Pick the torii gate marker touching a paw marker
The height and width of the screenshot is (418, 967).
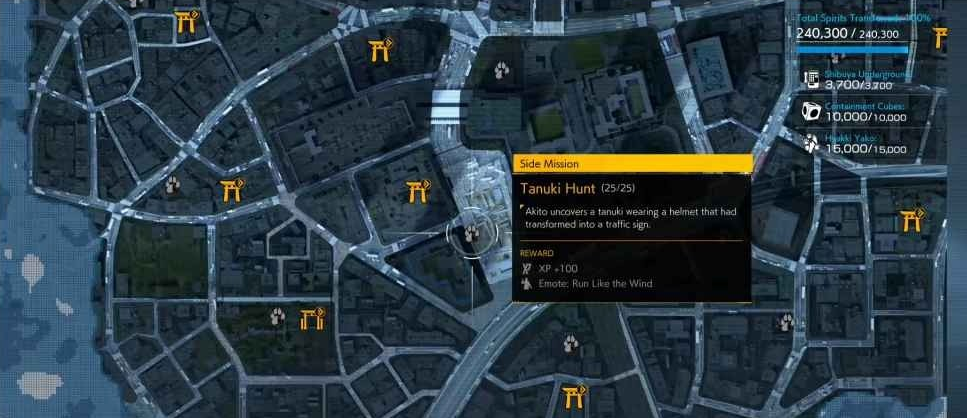tap(313, 318)
